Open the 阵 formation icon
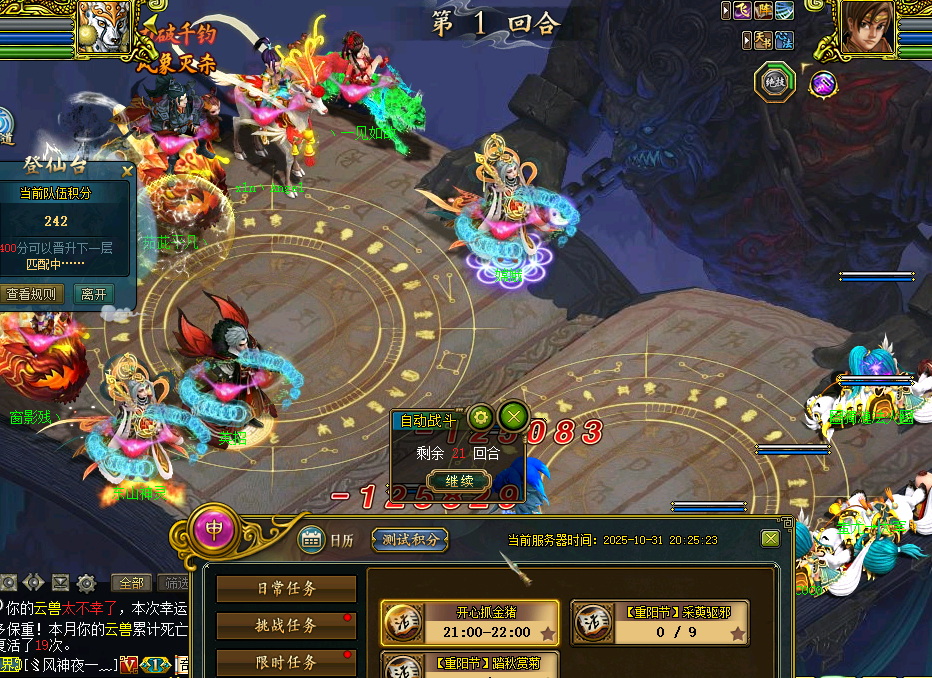The height and width of the screenshot is (678, 932). click(764, 10)
